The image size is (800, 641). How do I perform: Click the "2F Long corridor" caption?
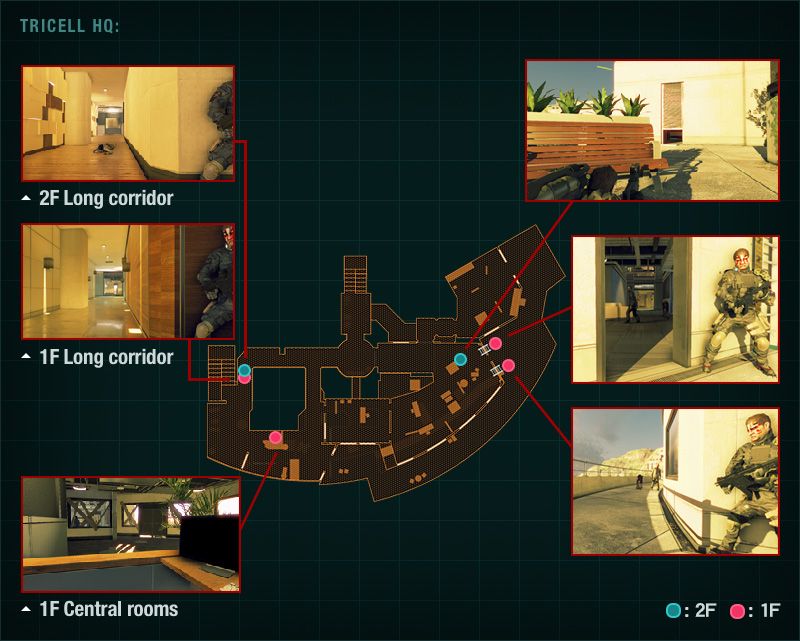[105, 198]
